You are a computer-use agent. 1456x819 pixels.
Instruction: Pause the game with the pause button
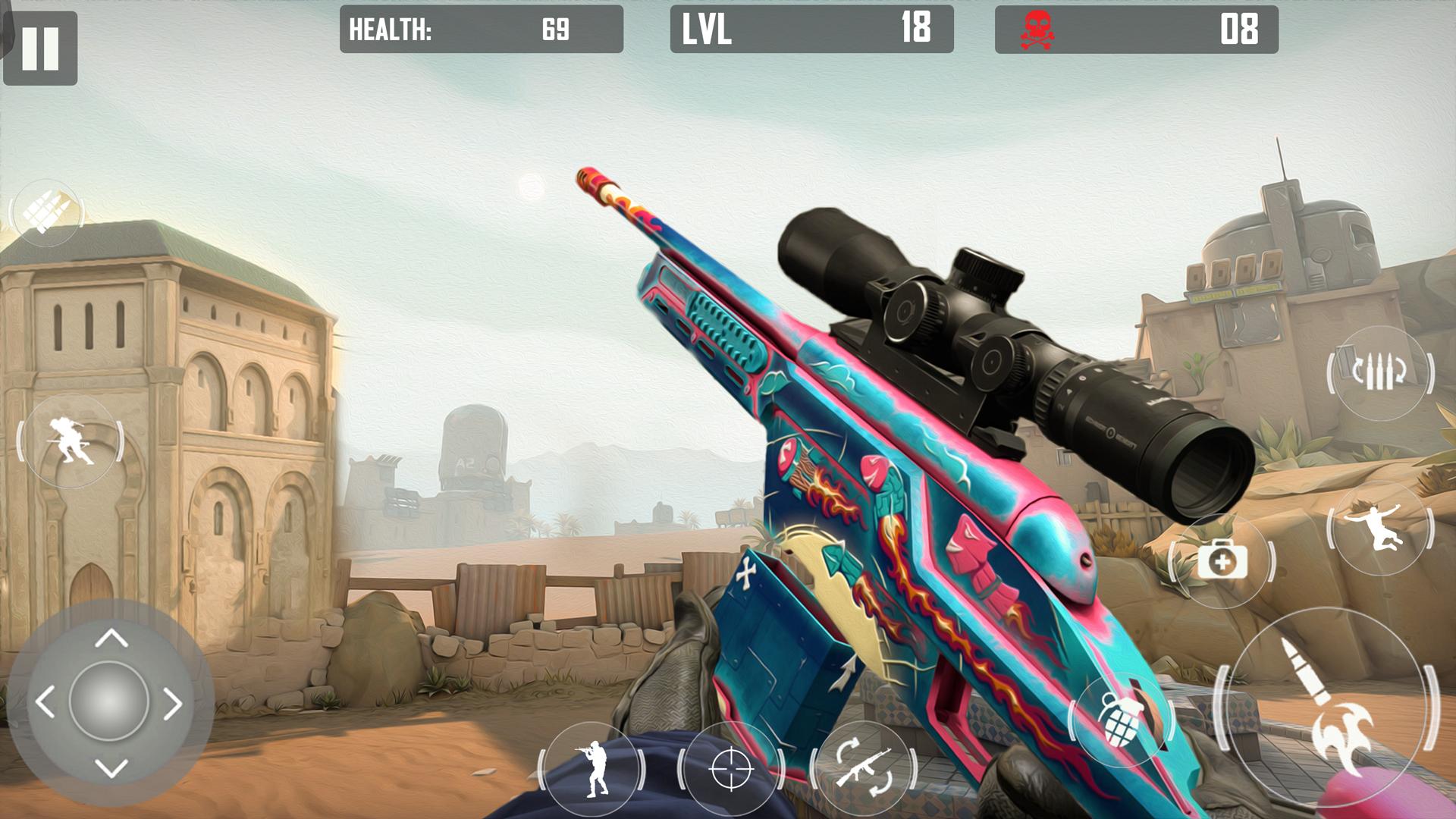click(x=40, y=49)
